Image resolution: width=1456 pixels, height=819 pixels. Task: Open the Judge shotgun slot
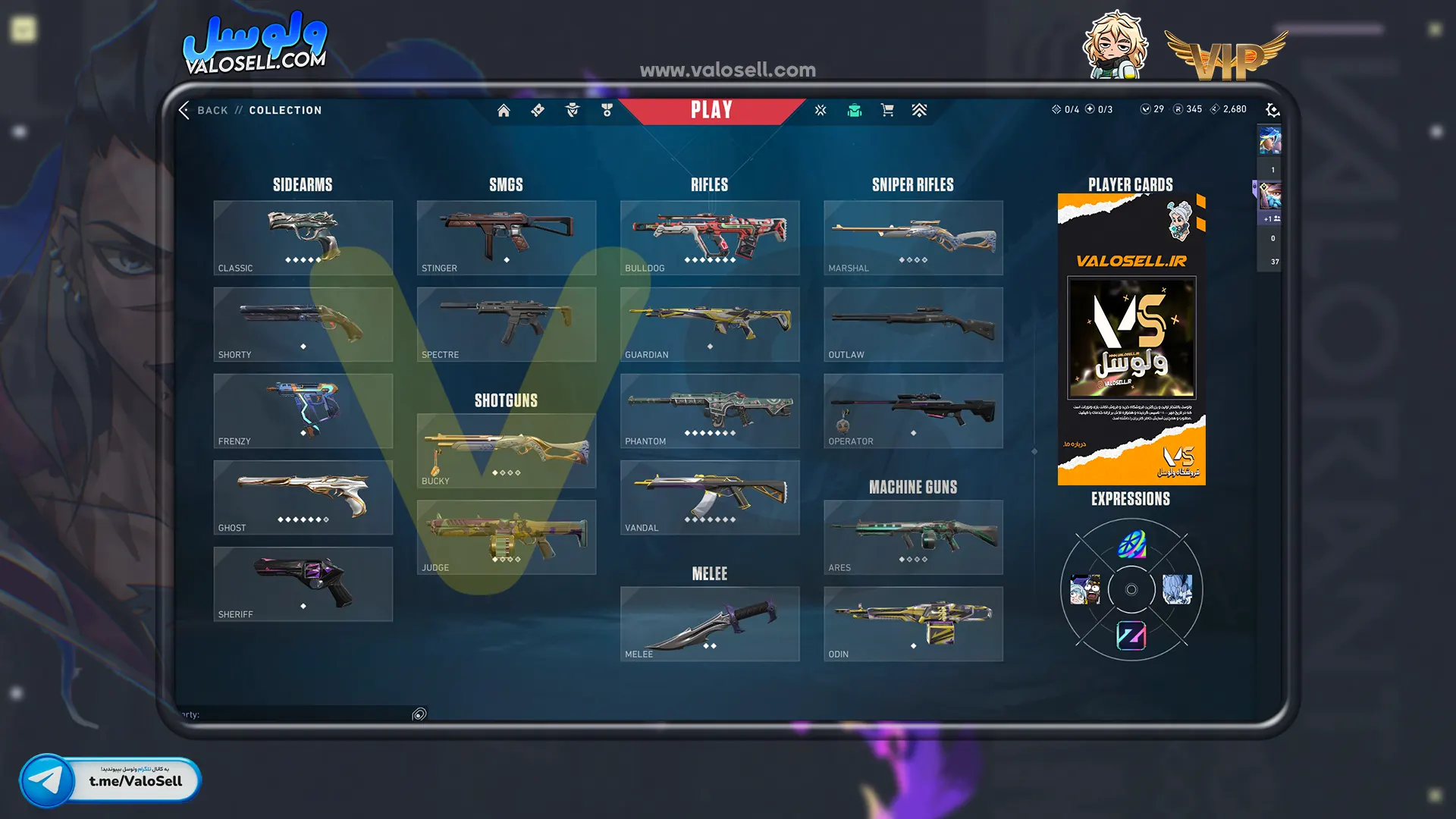coord(506,537)
